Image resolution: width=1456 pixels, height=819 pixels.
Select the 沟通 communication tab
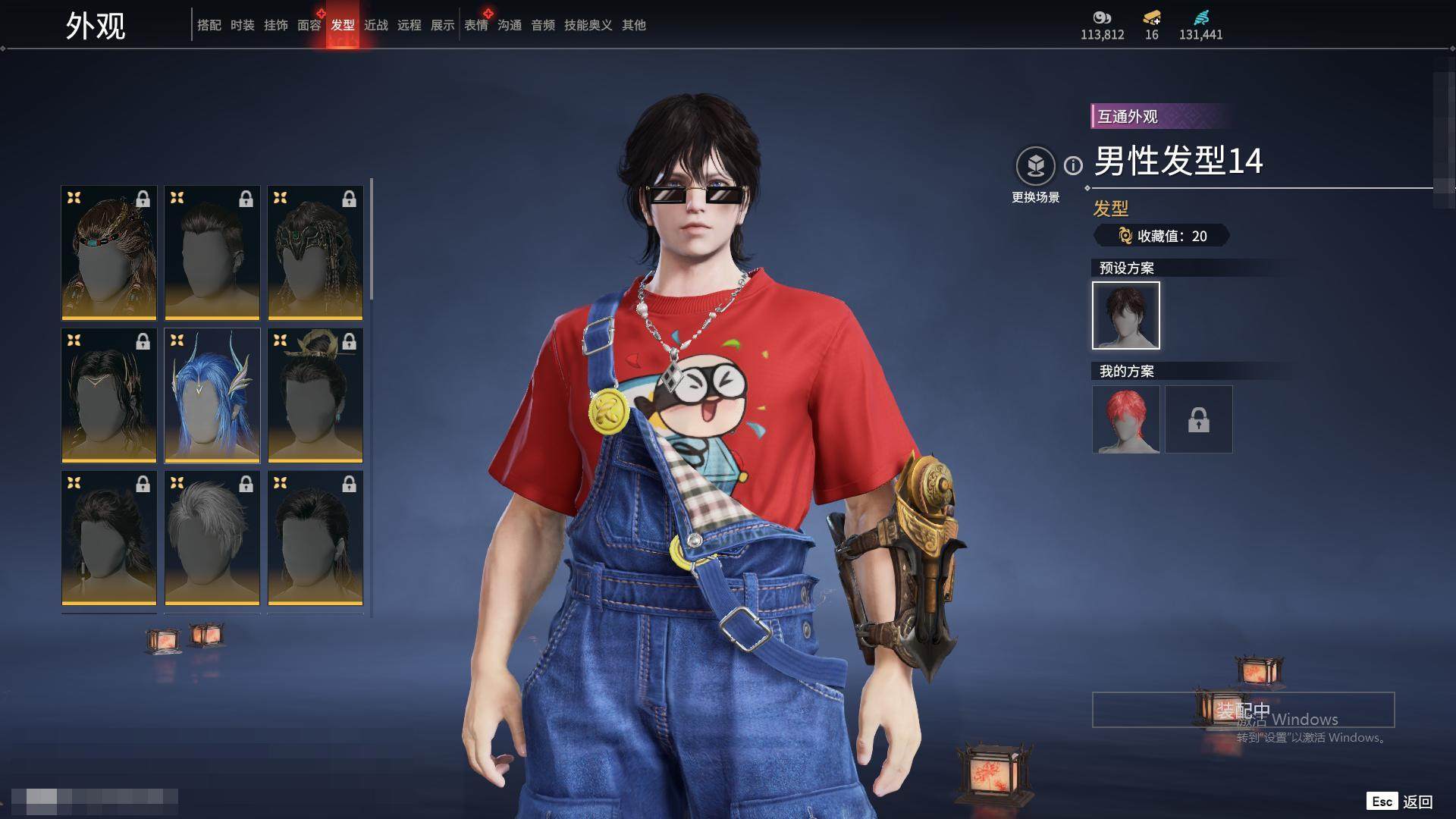pyautogui.click(x=510, y=25)
